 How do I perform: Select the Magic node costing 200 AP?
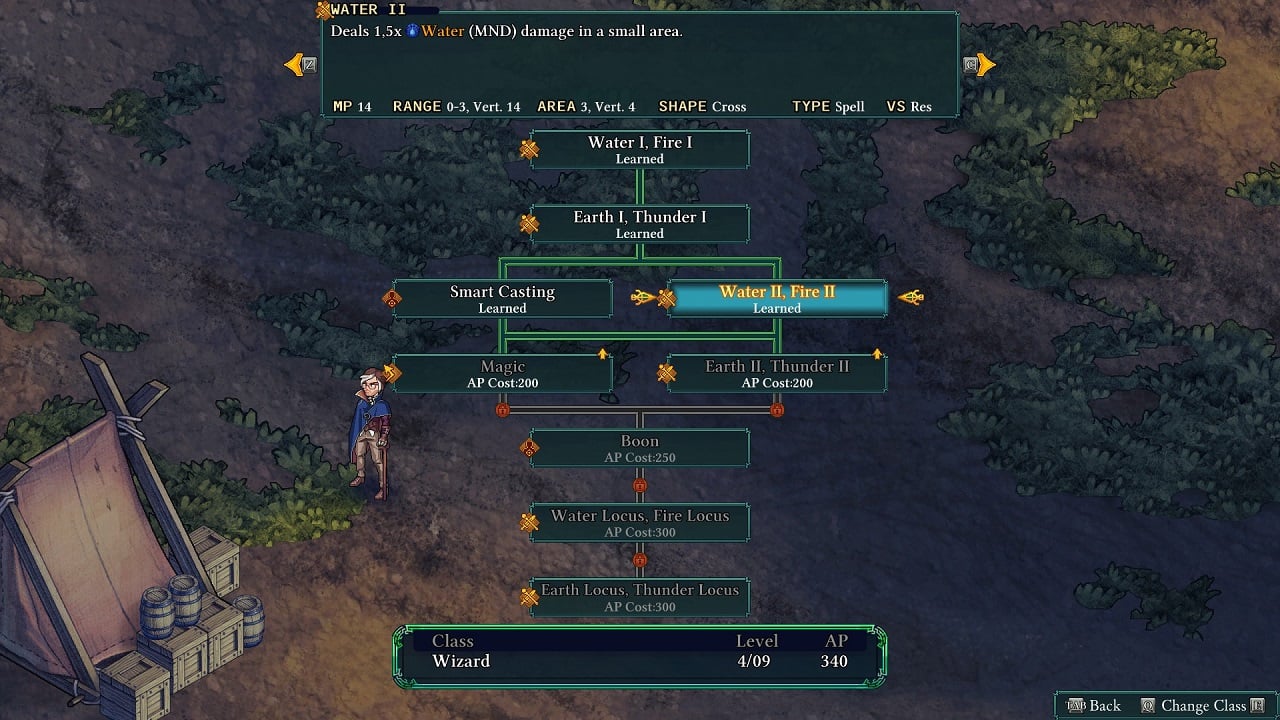point(502,373)
